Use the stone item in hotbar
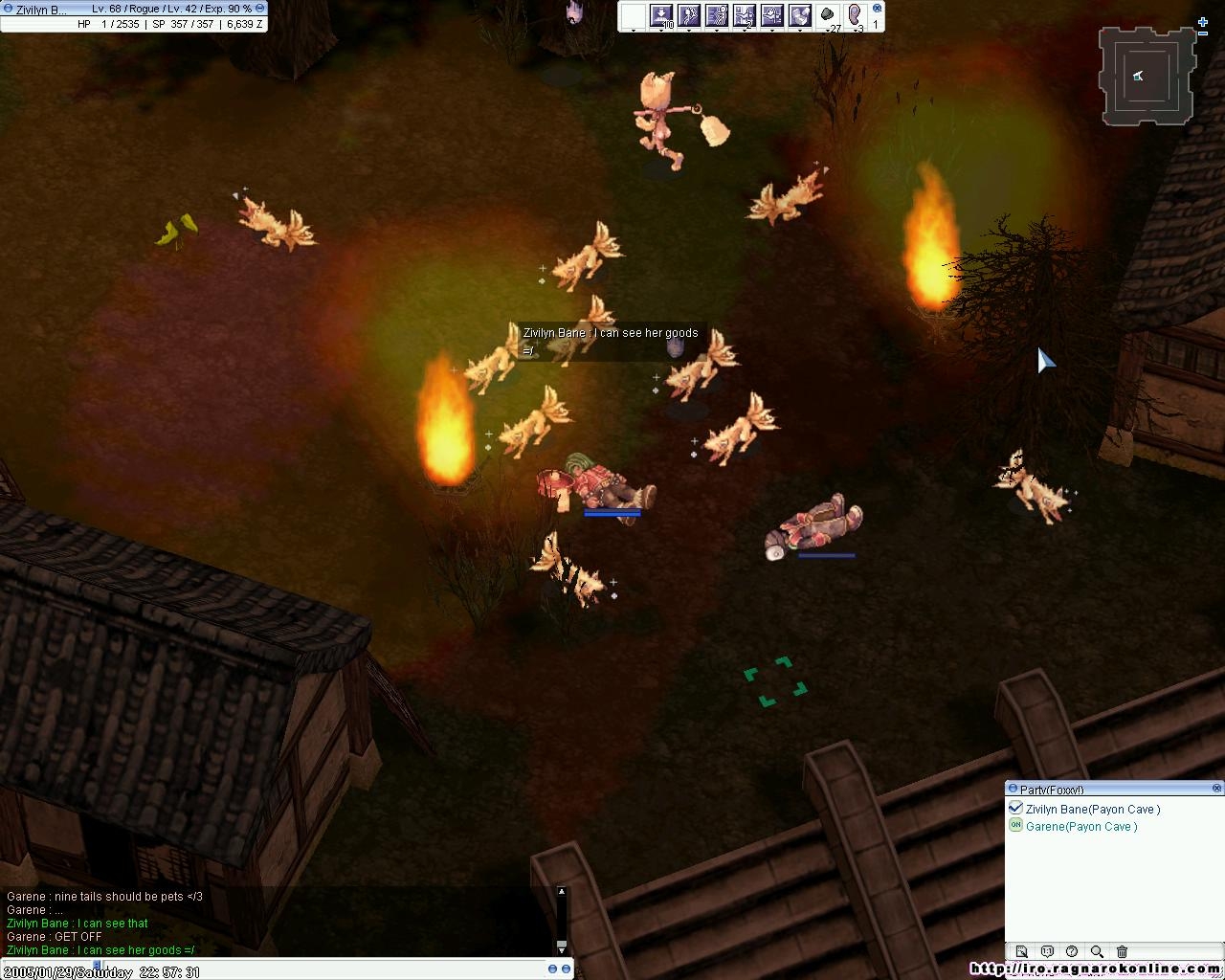Image resolution: width=1225 pixels, height=980 pixels. coord(828,15)
